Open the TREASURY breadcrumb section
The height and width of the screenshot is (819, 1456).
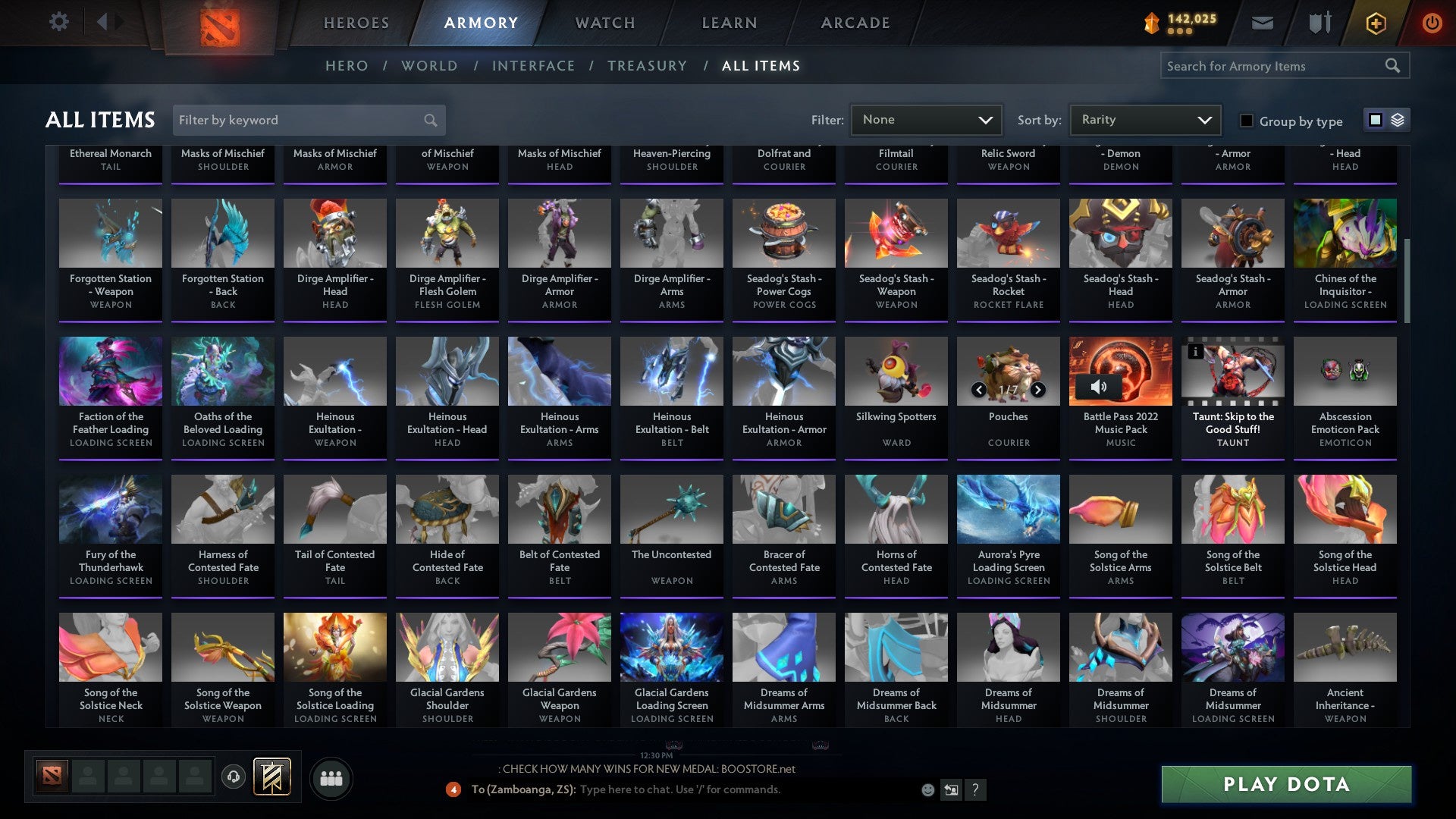(x=648, y=66)
